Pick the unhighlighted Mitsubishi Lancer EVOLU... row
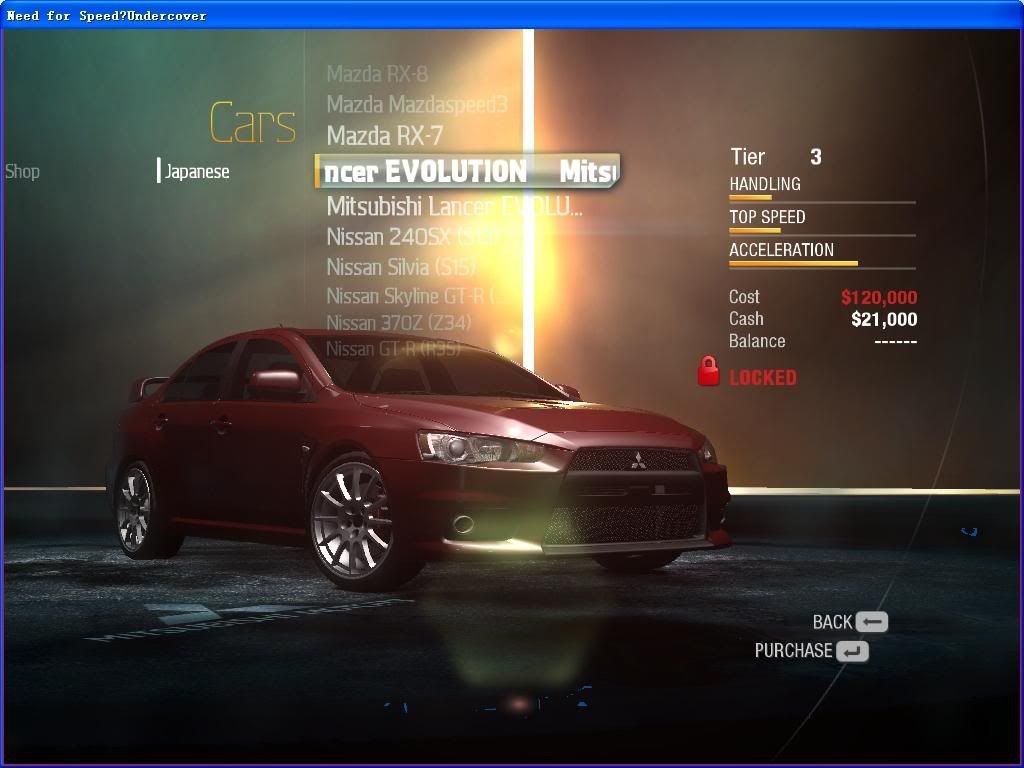1024x768 pixels. 454,207
